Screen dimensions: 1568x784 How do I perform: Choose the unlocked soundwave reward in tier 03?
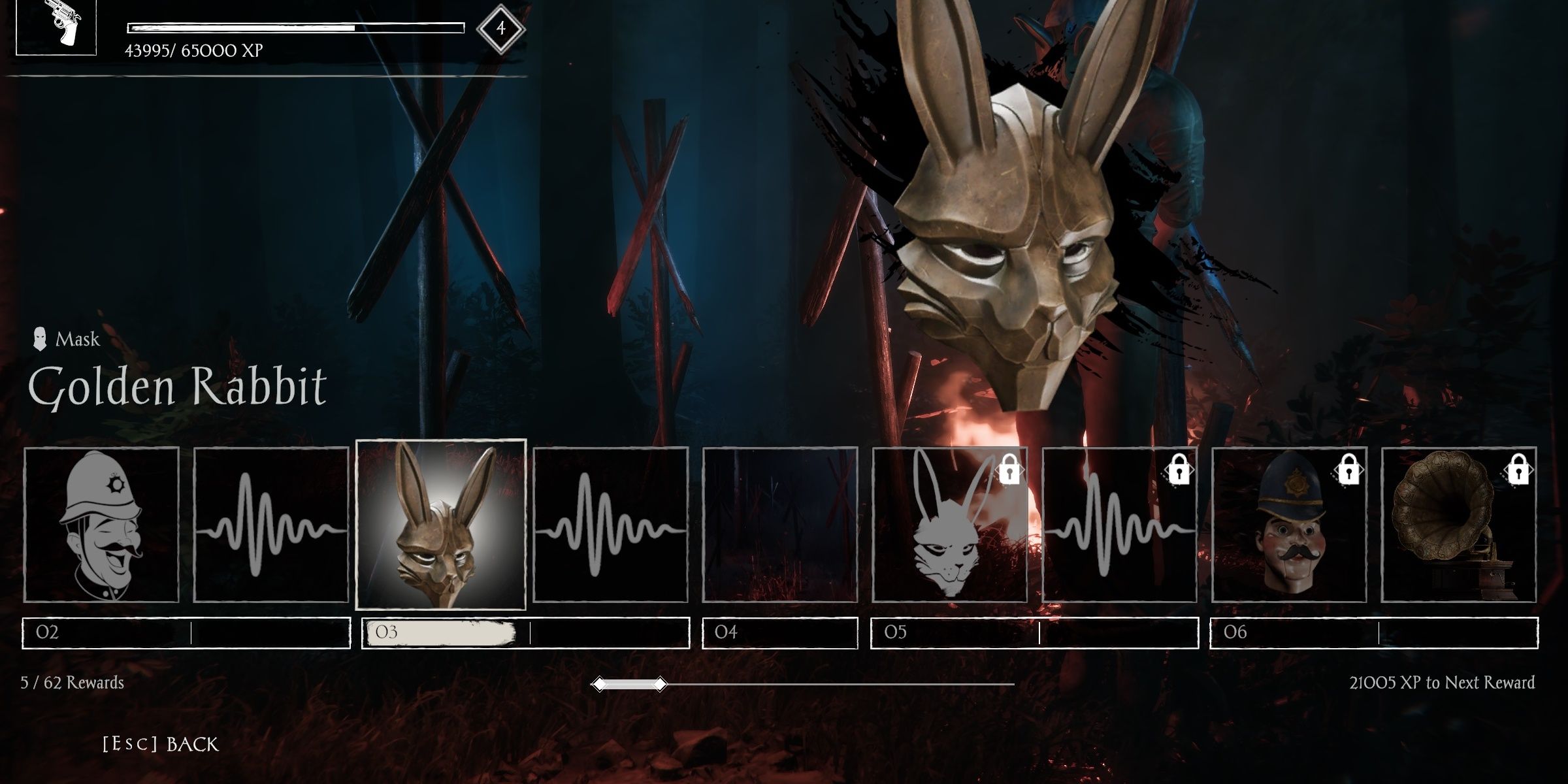pyautogui.click(x=610, y=524)
